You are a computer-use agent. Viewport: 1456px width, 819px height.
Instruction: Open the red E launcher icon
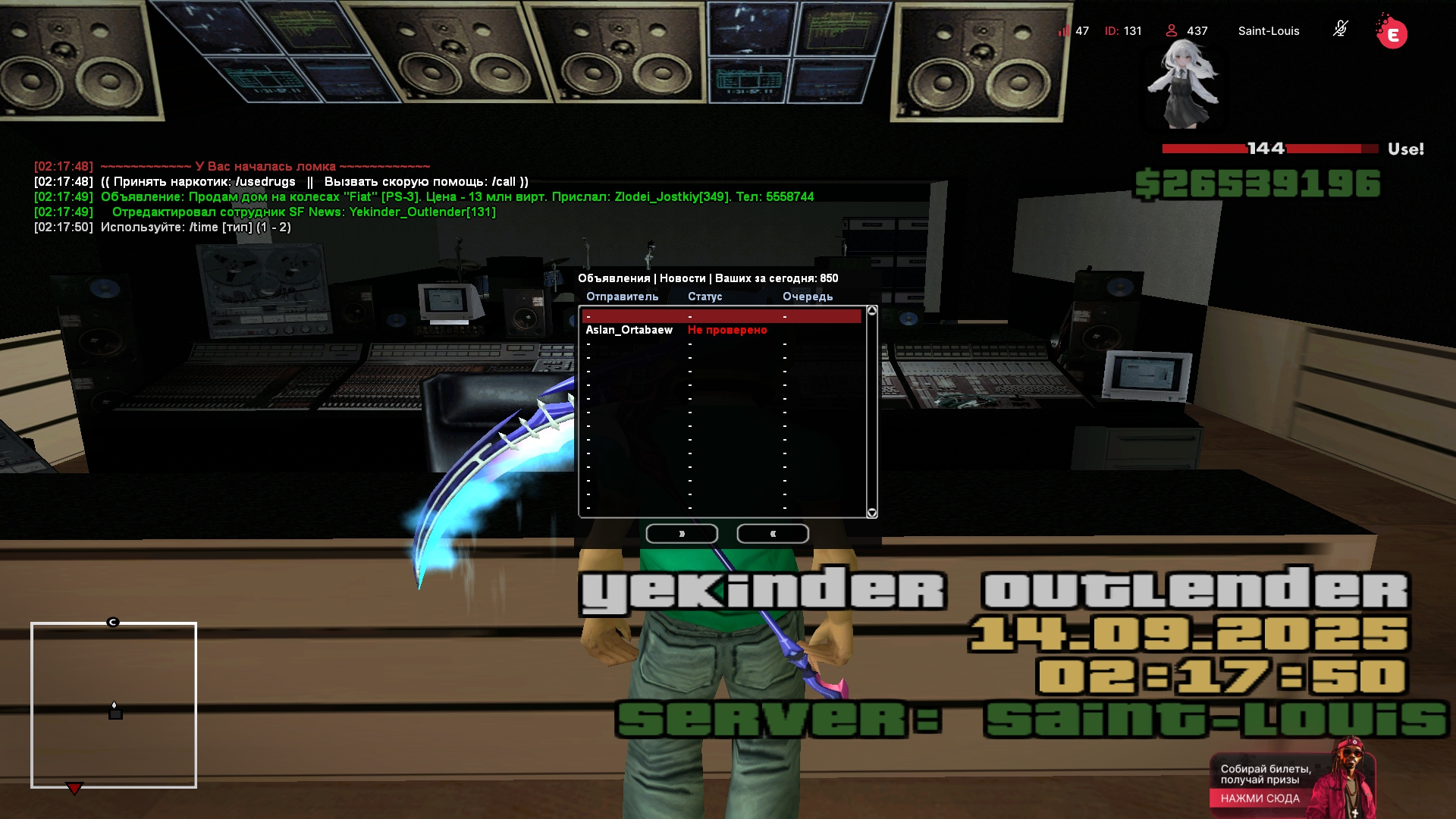pyautogui.click(x=1392, y=34)
